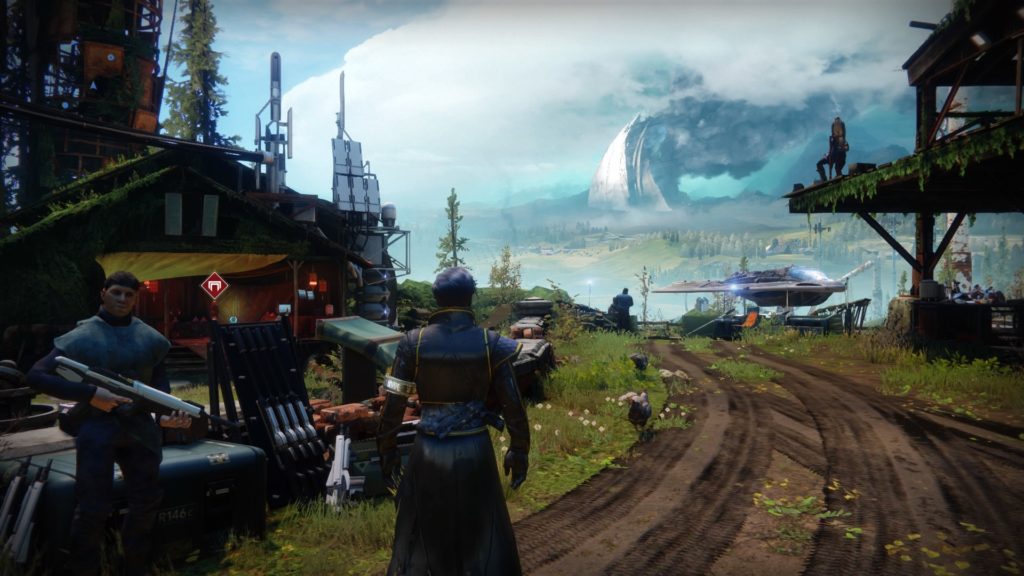
Task: Select the red diamond vendor marker
Action: click(x=214, y=286)
